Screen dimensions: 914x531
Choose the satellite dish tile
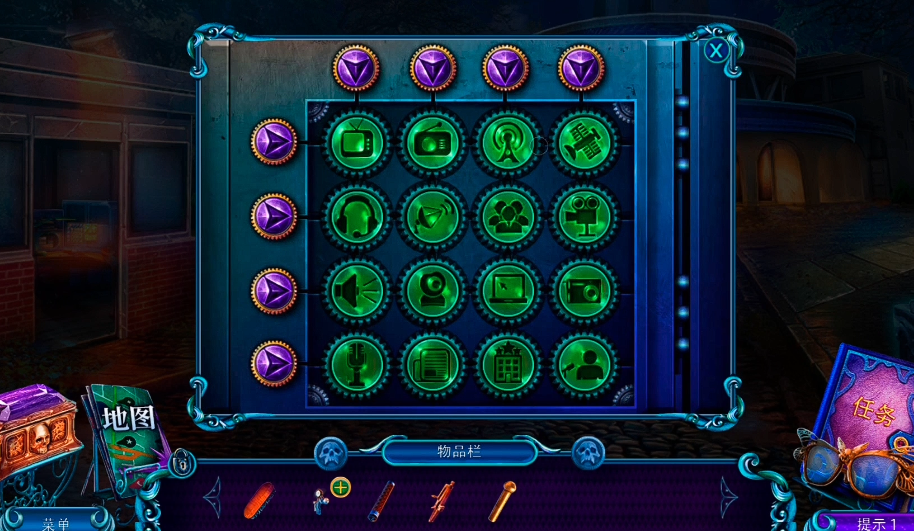tap(433, 216)
